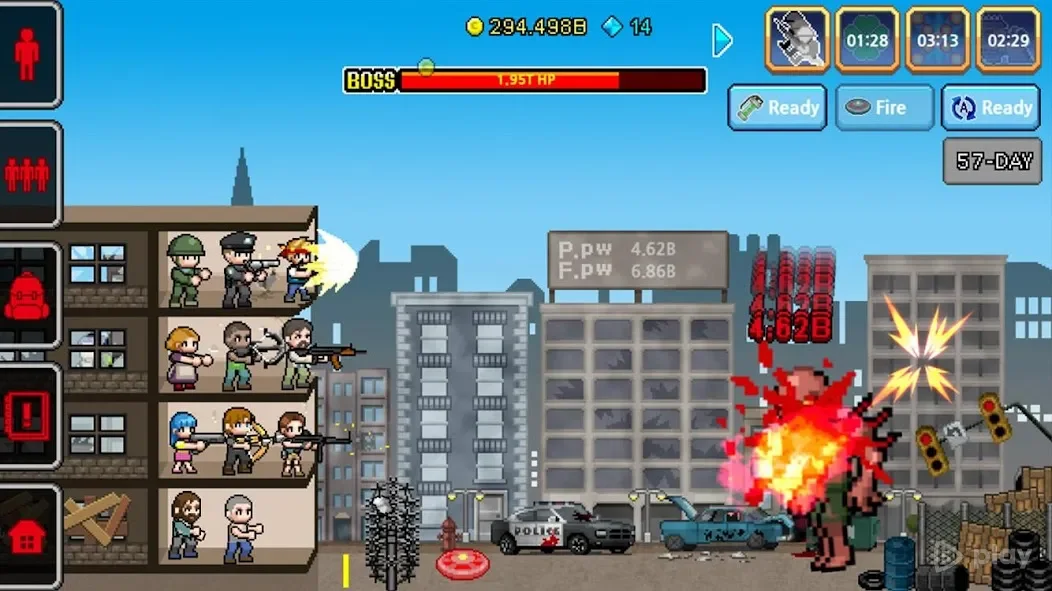Open the red backpack inventory

pyautogui.click(x=26, y=296)
